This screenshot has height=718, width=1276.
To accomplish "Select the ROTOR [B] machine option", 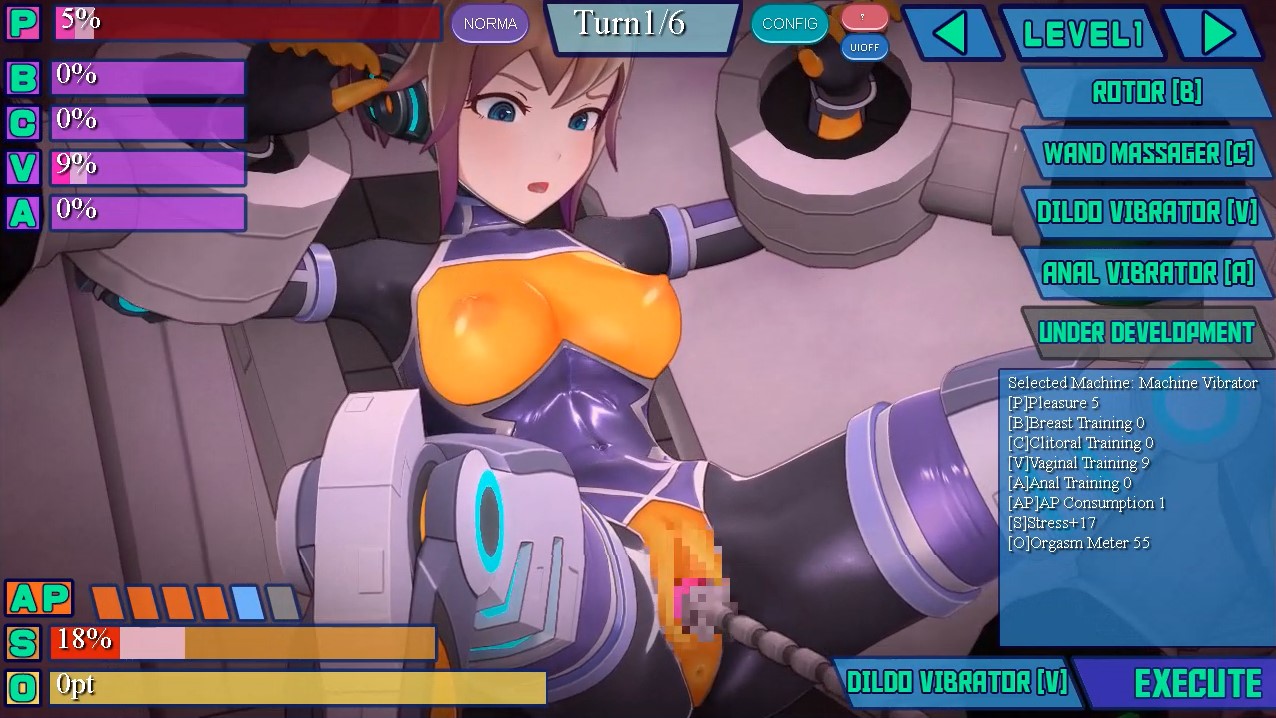I will [1146, 93].
